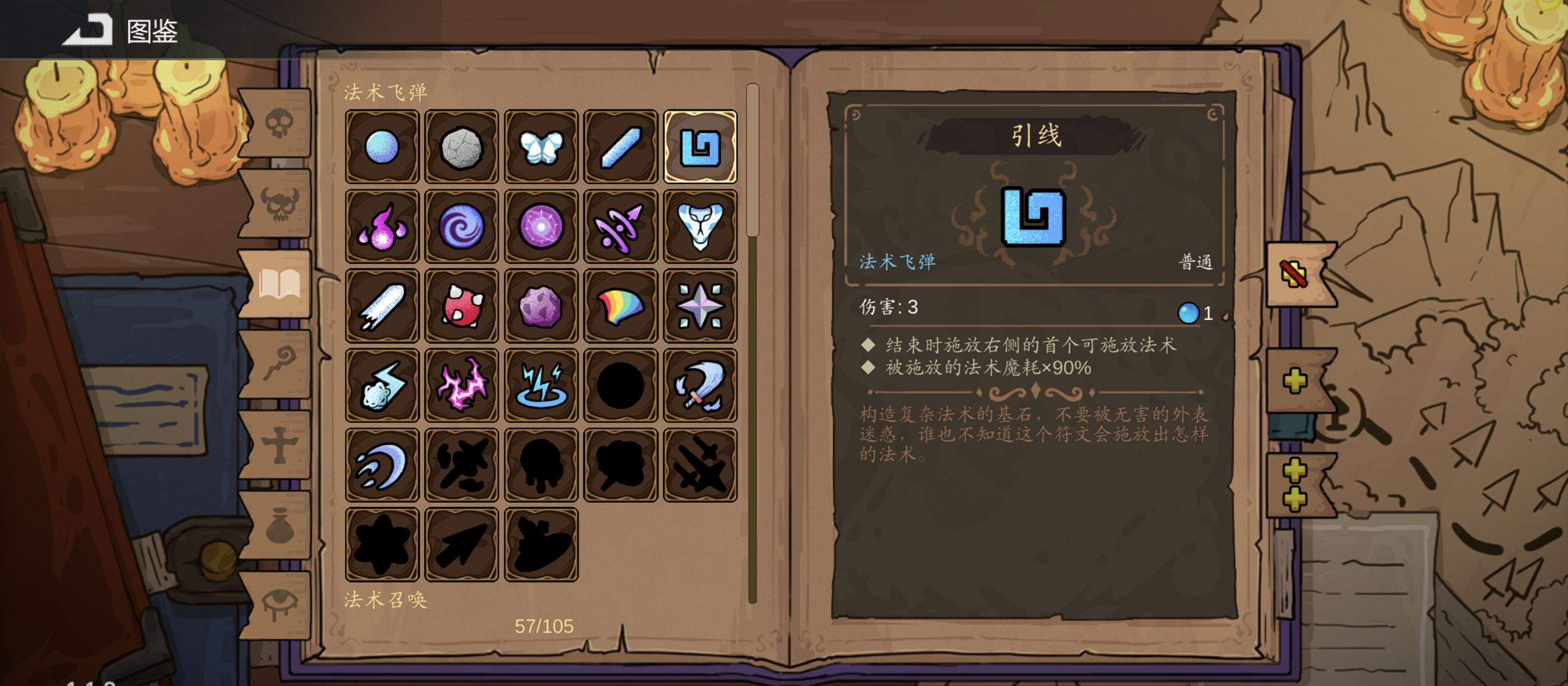Viewport: 1568px width, 686px height.
Task: Select the white butterfly spell icon
Action: (x=541, y=146)
